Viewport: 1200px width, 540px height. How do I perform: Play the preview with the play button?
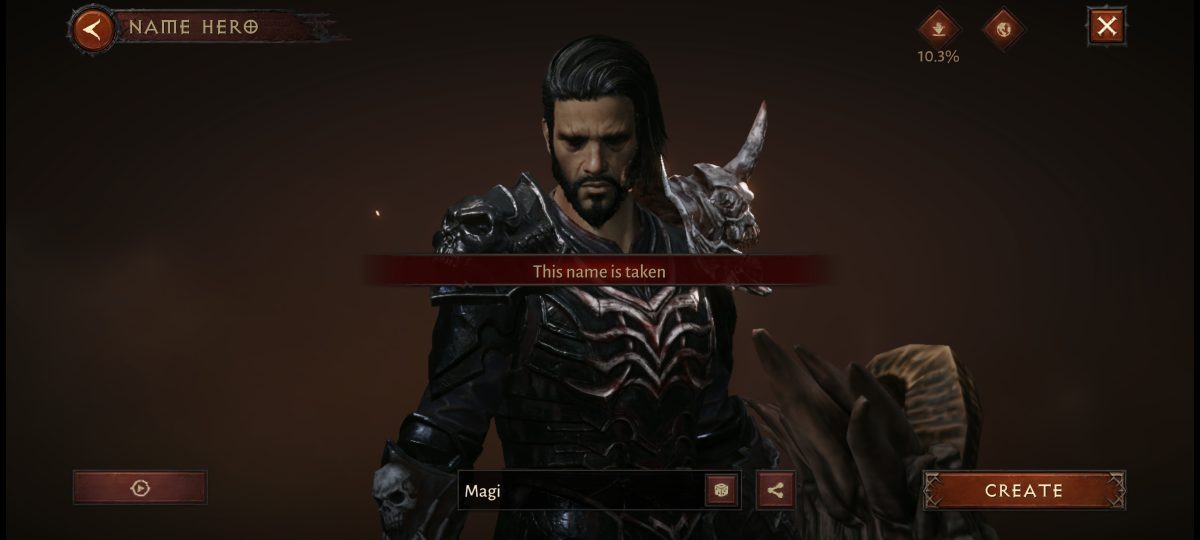[x=140, y=488]
